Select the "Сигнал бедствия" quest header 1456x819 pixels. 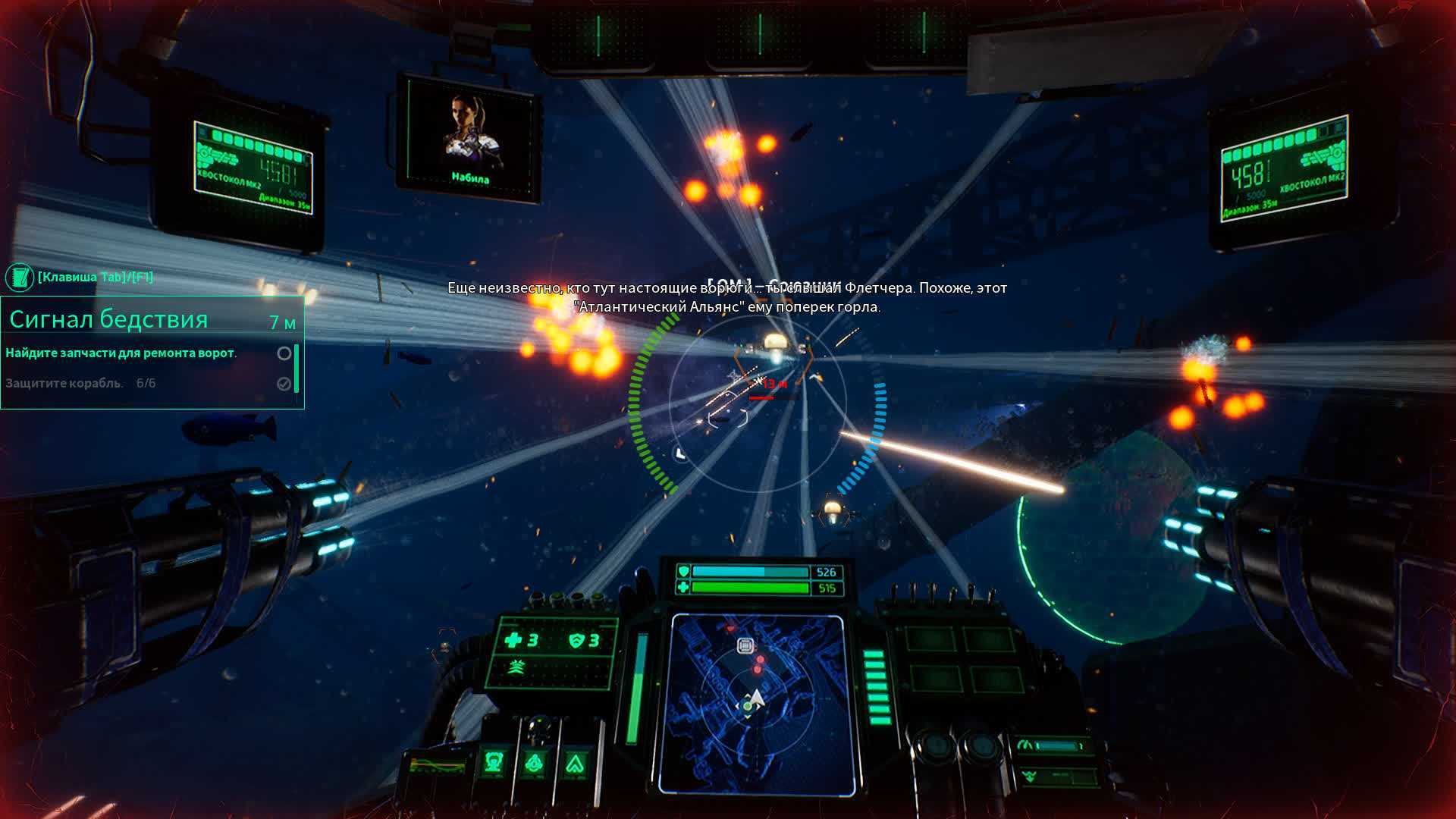[108, 320]
